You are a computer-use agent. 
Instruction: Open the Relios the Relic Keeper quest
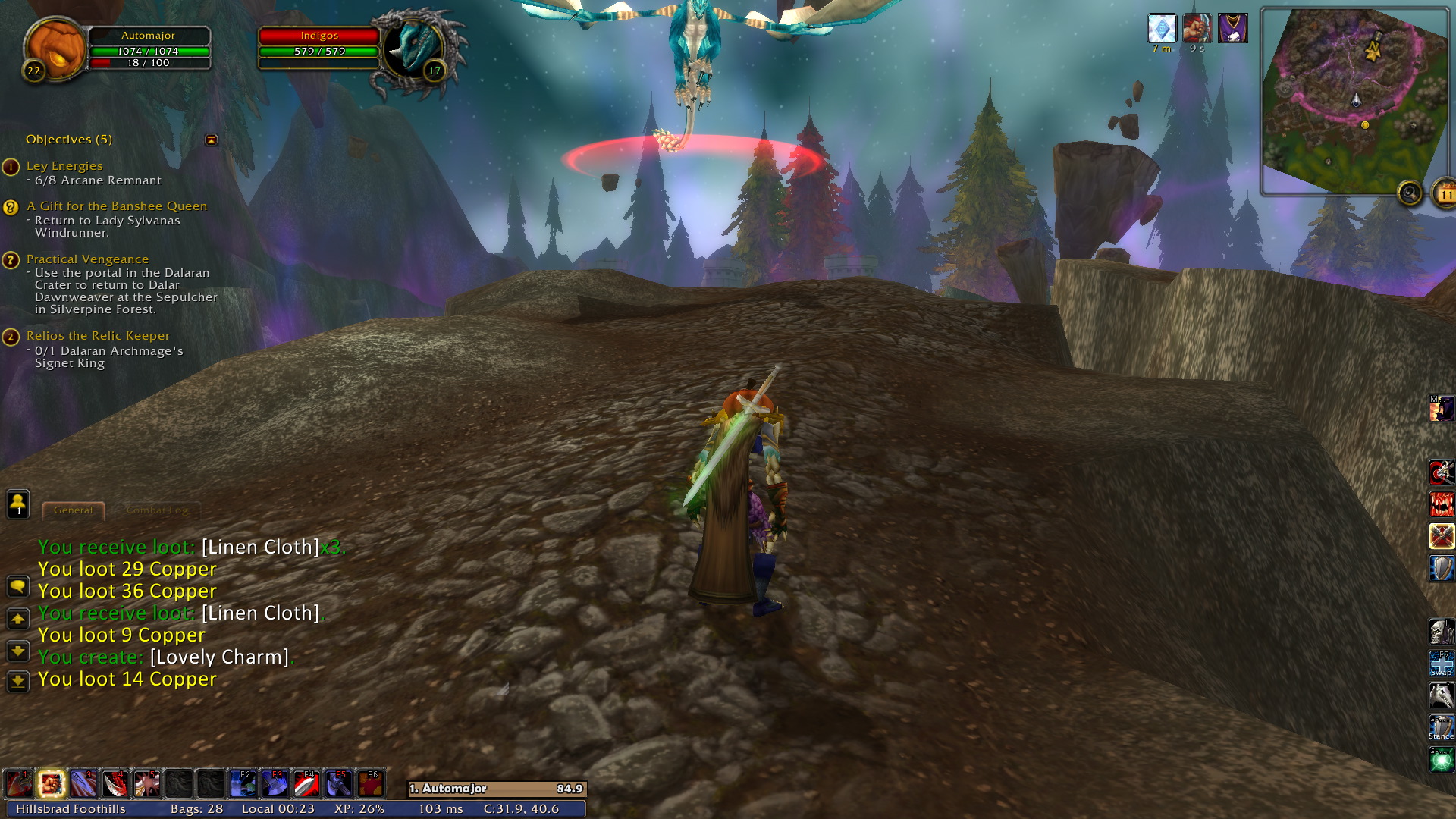coord(98,336)
